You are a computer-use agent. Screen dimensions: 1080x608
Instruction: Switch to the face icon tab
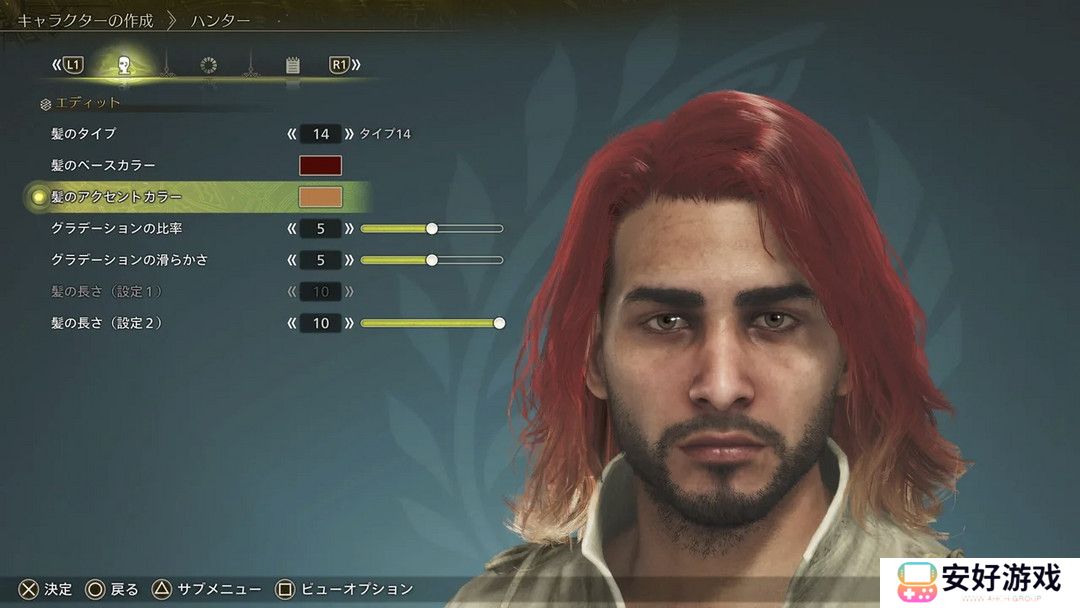[124, 66]
